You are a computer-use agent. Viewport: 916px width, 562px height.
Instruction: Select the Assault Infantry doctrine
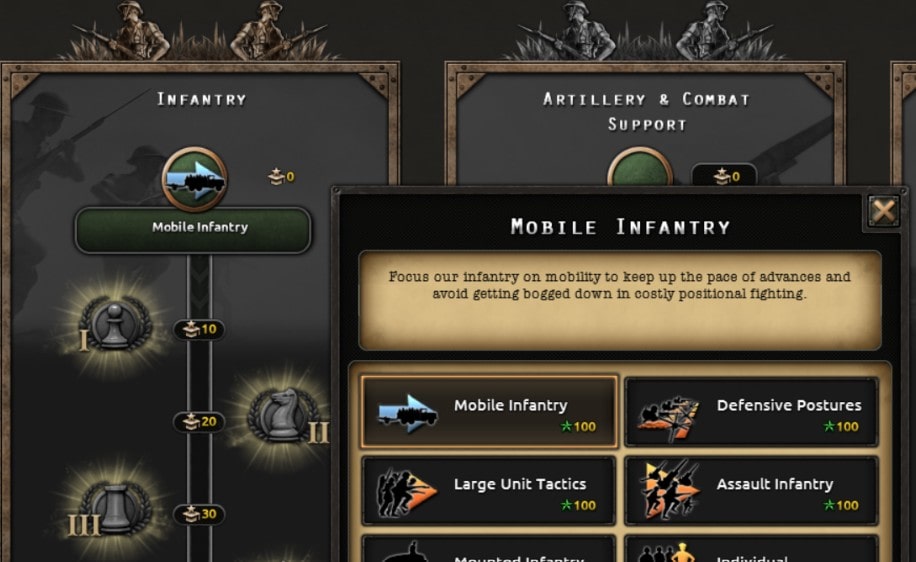tap(751, 491)
